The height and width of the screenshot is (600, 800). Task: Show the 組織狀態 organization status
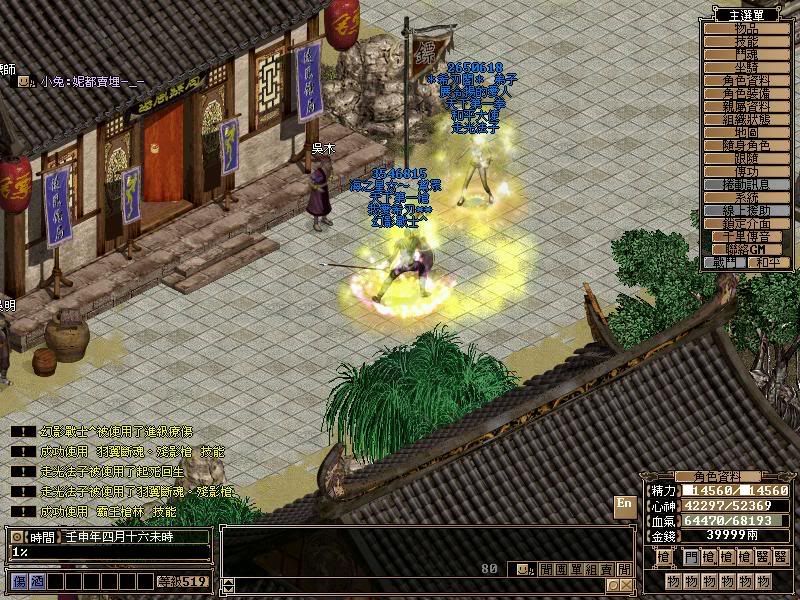coord(746,119)
